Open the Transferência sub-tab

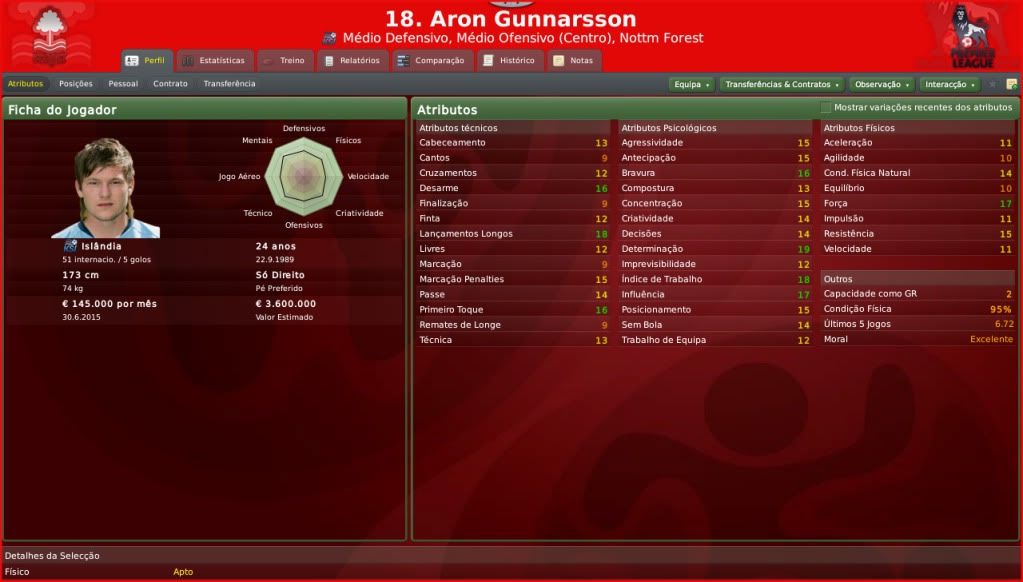(229, 84)
